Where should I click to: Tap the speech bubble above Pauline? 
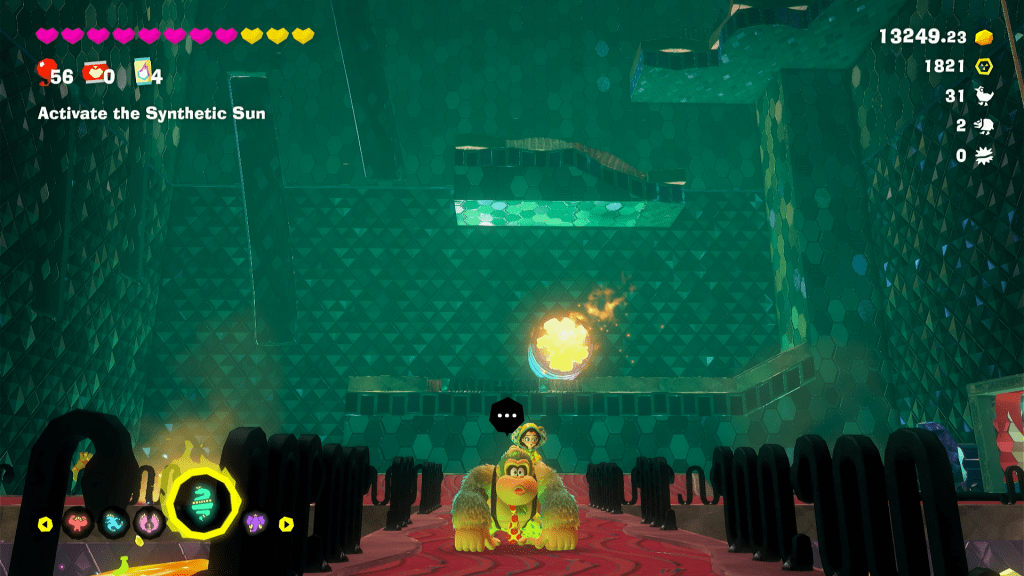tap(506, 413)
